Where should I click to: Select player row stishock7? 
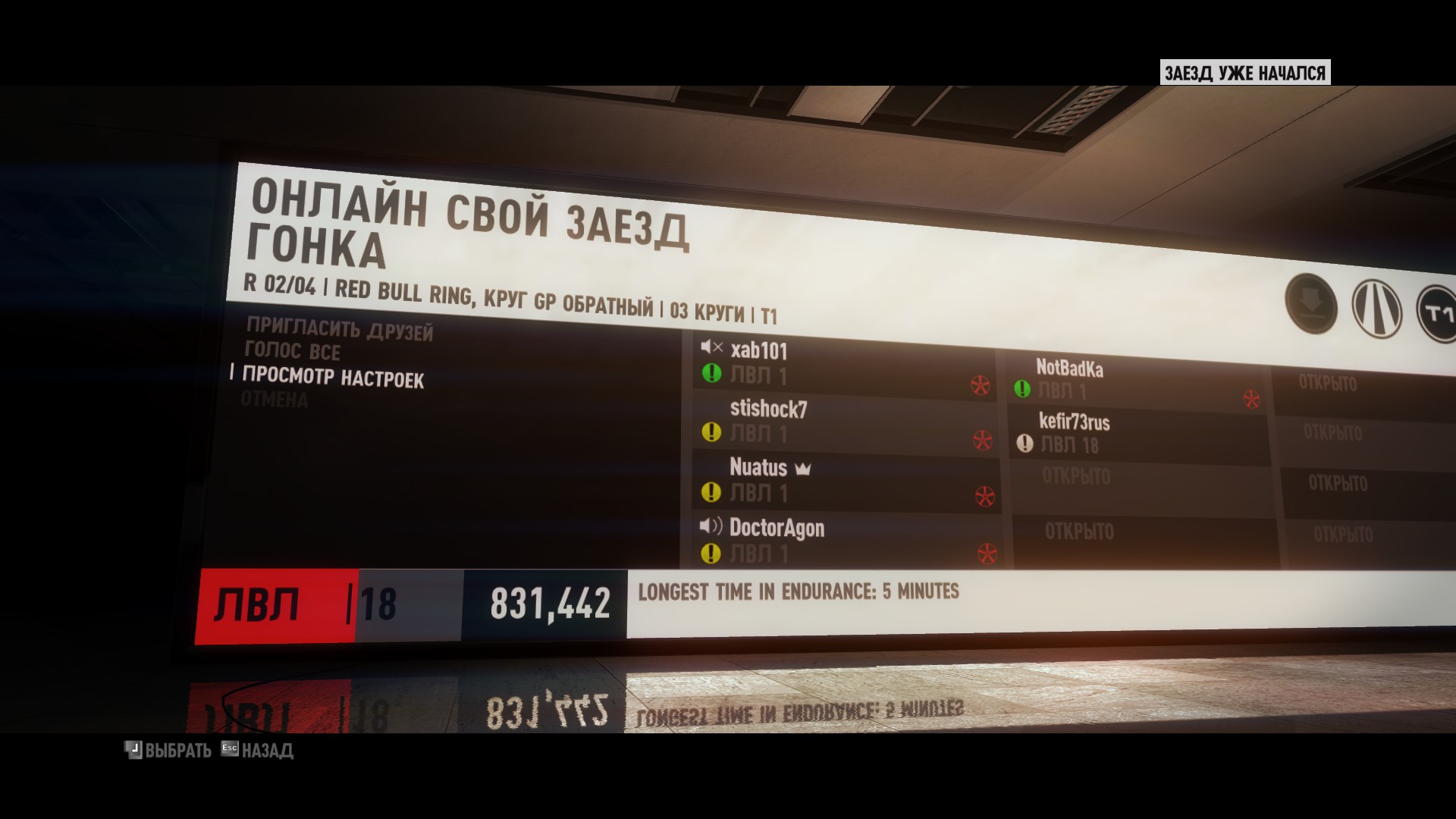842,422
